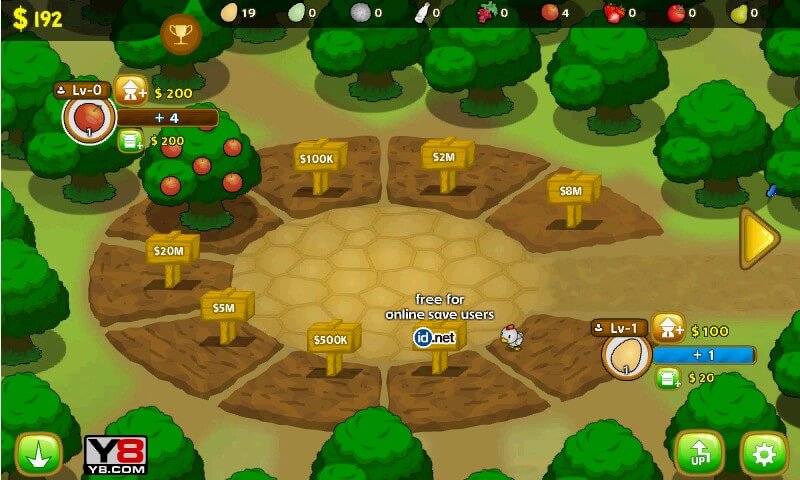Buy the $20 egg storage upgrade
The image size is (800, 480).
(668, 378)
